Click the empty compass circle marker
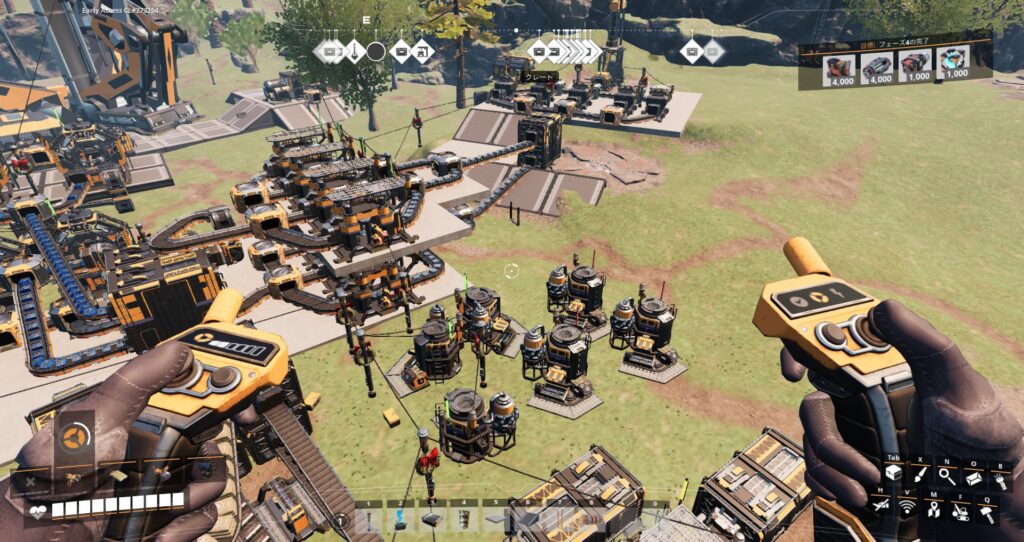This screenshot has height=542, width=1024. (376, 51)
